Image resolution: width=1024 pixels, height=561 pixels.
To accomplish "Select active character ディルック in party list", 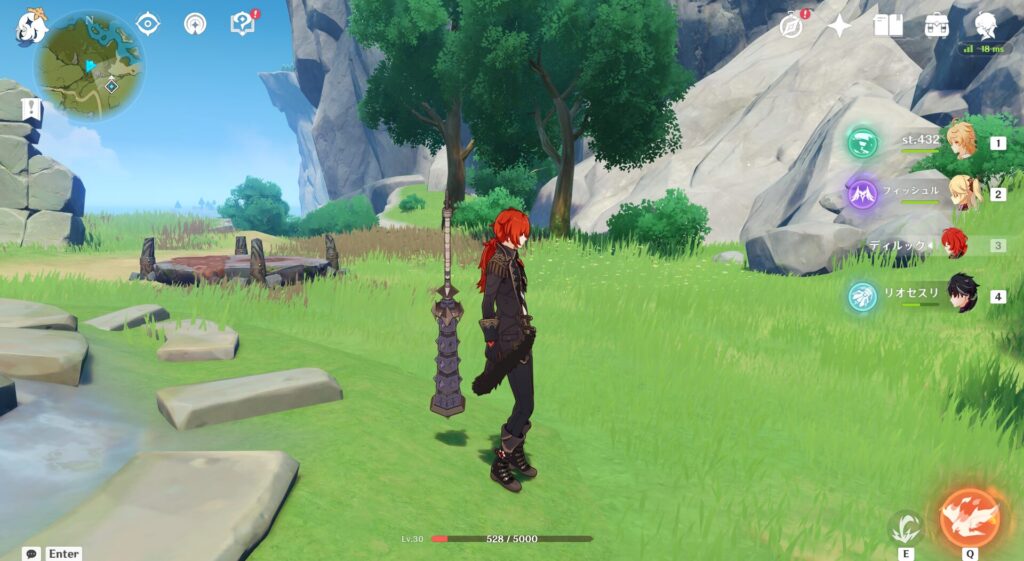I will (955, 244).
